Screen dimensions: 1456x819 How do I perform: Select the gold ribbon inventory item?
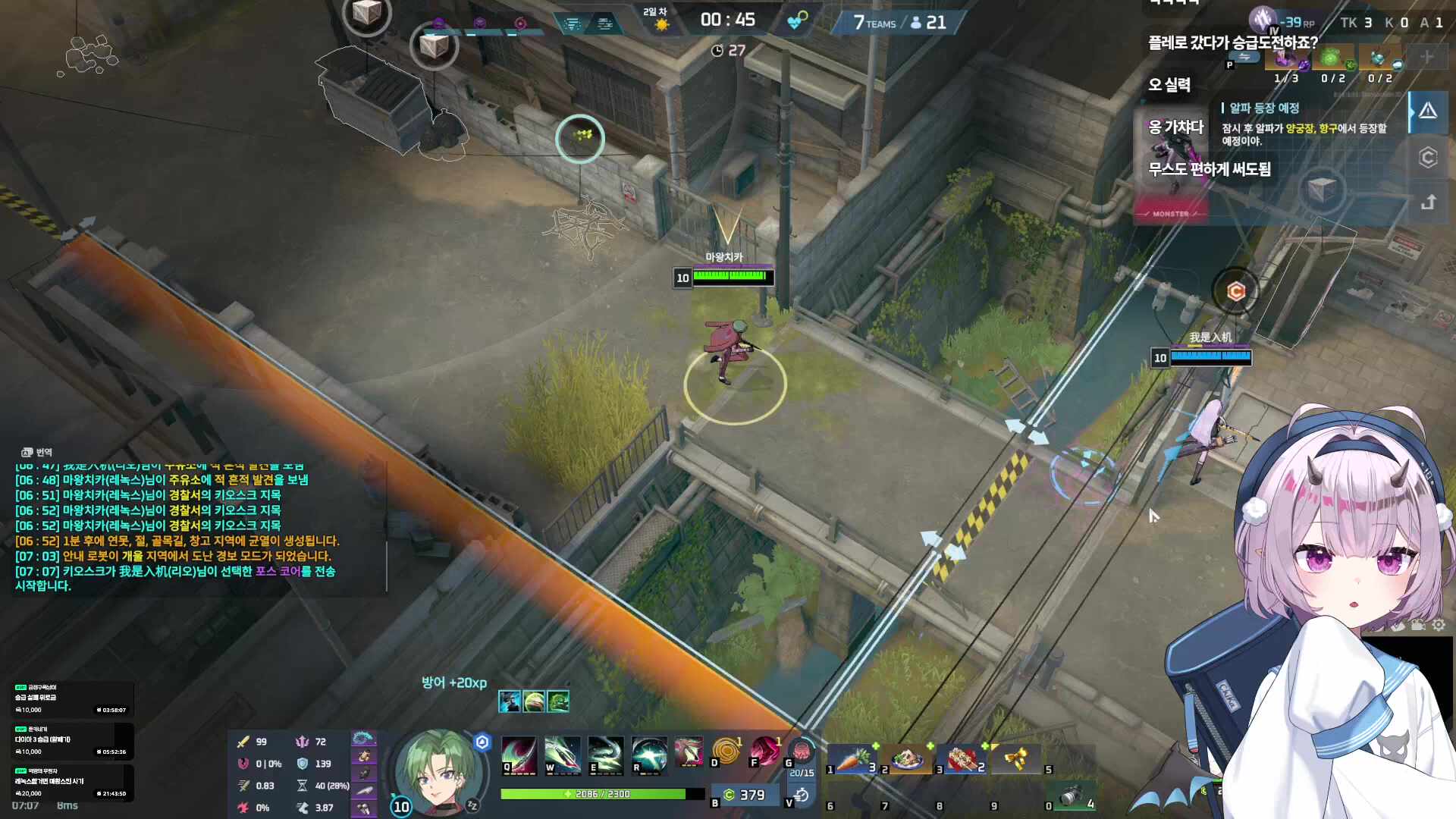tap(1015, 758)
